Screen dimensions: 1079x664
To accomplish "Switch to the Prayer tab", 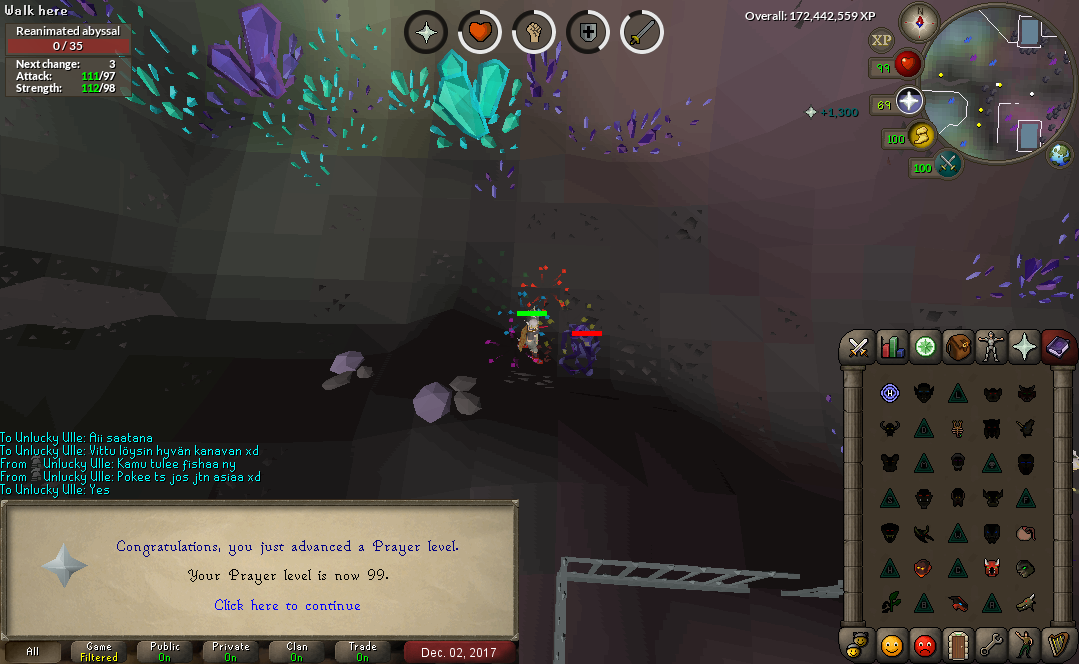I will pyautogui.click(x=1025, y=347).
